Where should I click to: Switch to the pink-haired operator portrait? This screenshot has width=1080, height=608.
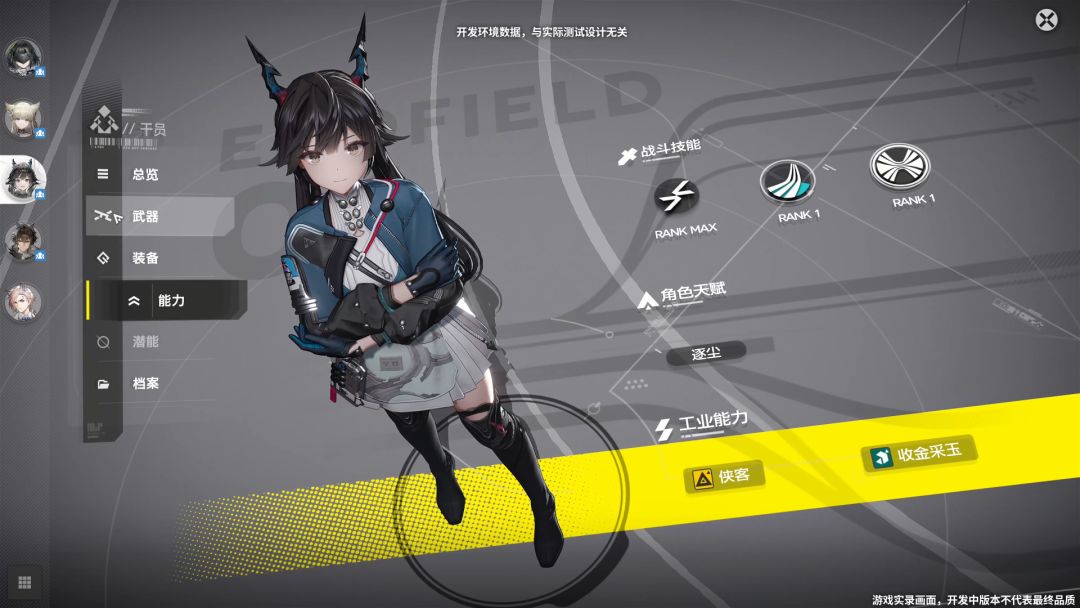coord(23,301)
